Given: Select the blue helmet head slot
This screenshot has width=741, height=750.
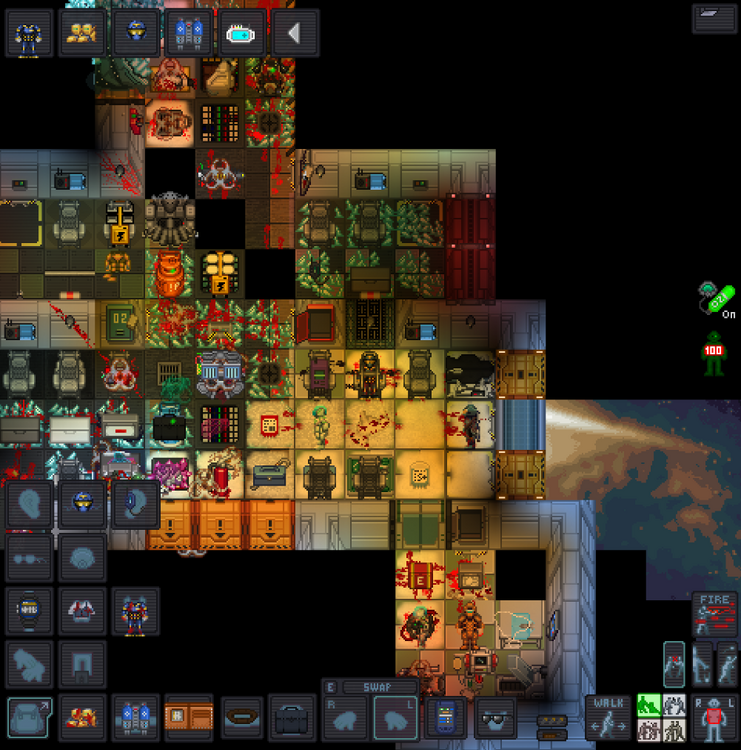Looking at the screenshot, I should (83, 504).
